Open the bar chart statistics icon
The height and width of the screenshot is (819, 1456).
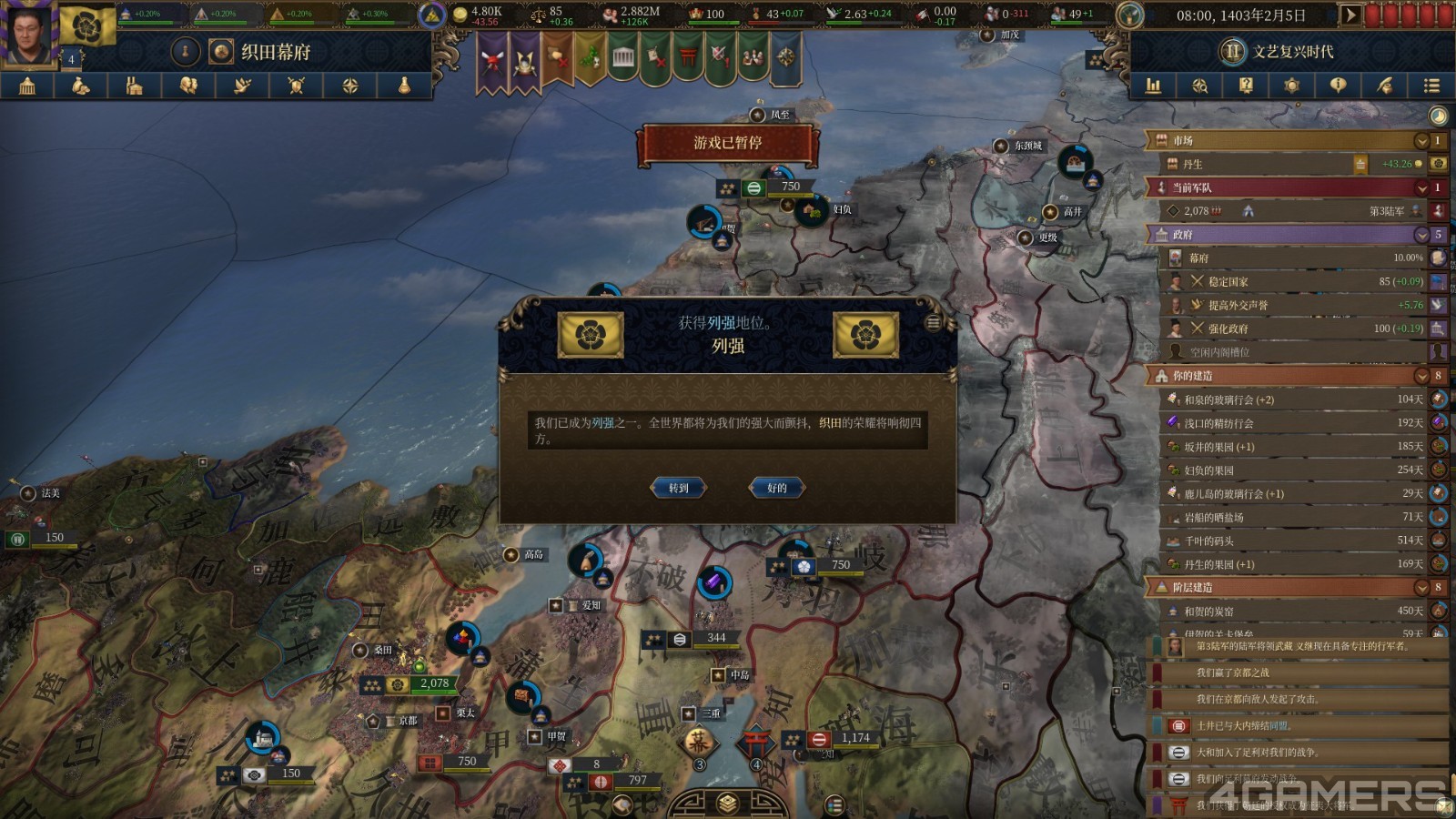pyautogui.click(x=1153, y=86)
